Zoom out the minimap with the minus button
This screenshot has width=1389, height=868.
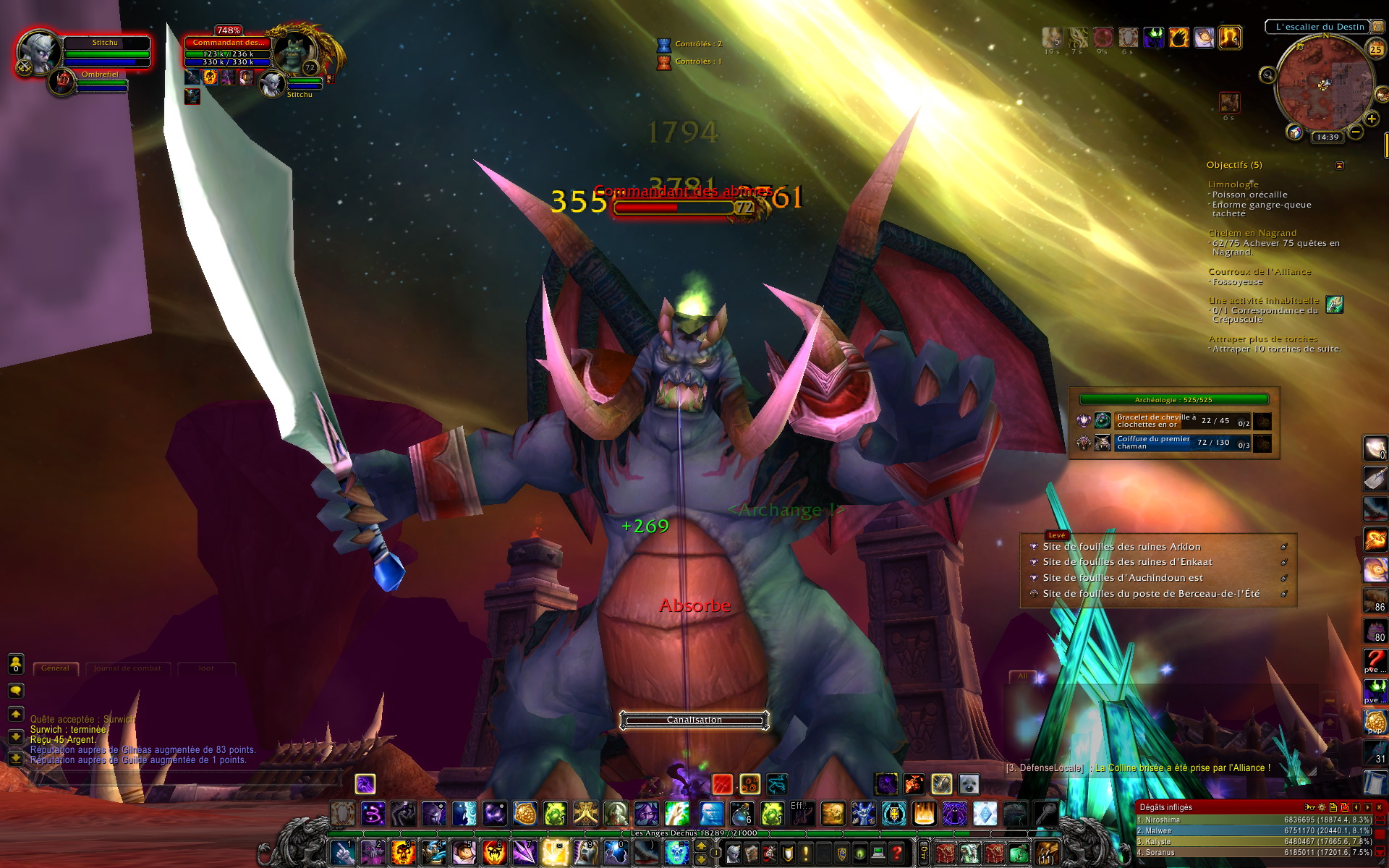tap(1356, 132)
